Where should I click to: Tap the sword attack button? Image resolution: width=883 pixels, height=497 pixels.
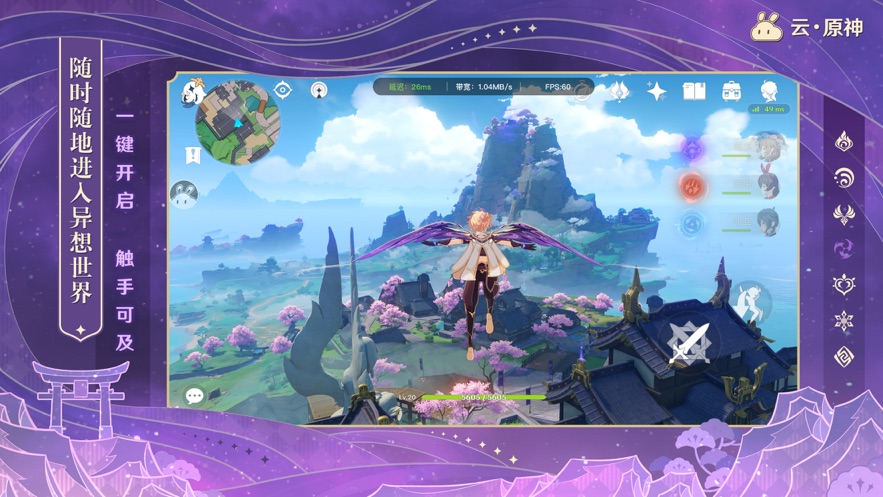[x=690, y=342]
